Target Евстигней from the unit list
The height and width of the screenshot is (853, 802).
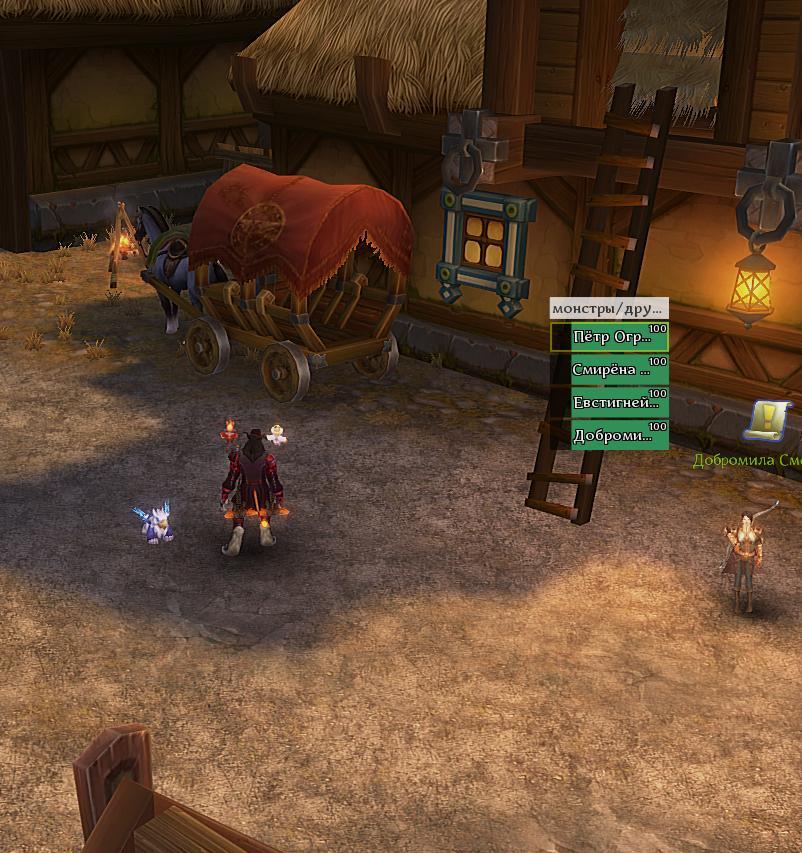[x=610, y=403]
